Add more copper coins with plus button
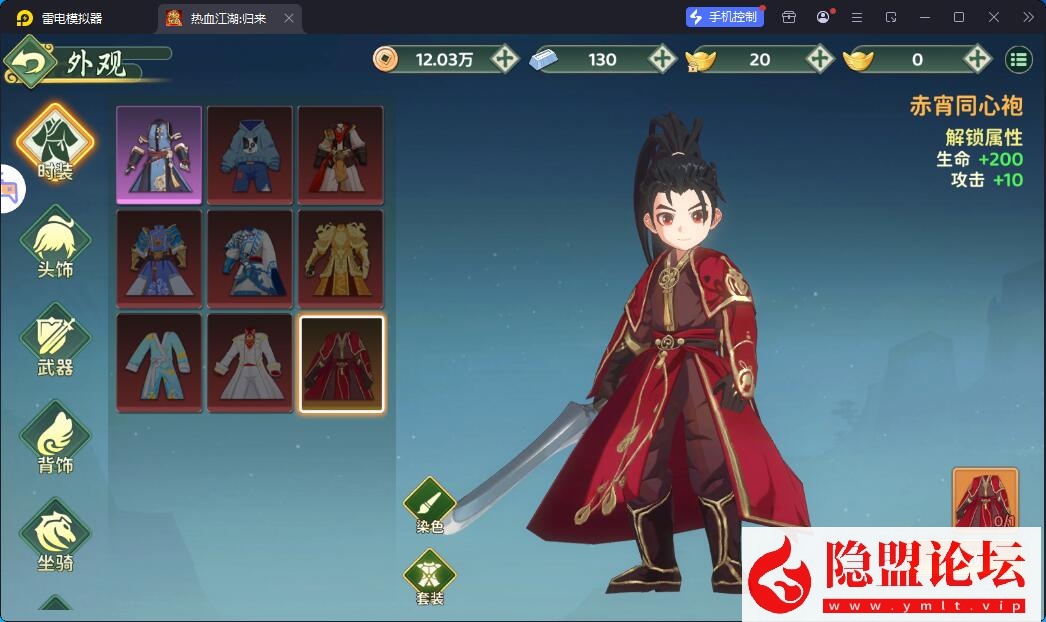 (505, 59)
